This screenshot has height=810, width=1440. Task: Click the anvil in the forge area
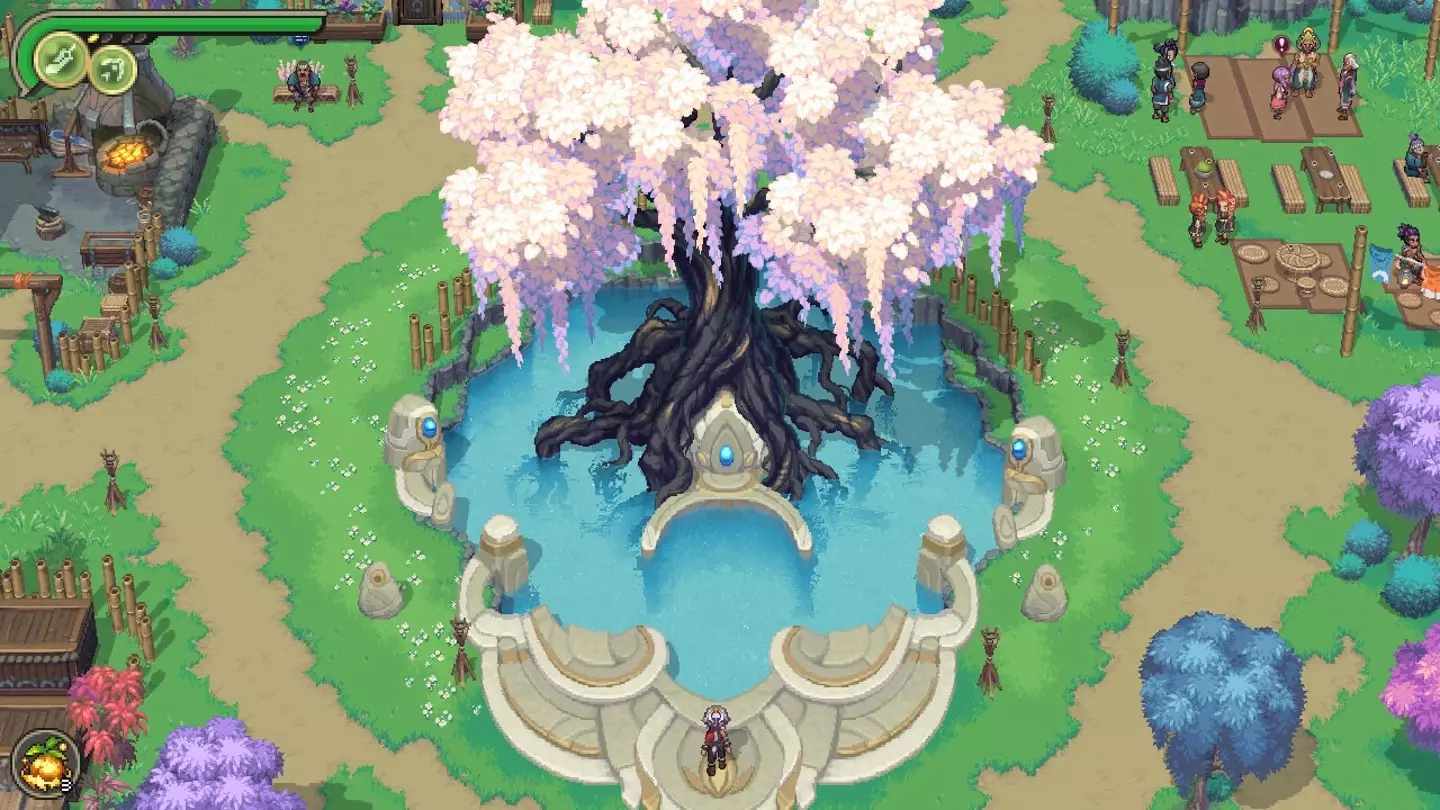47,214
